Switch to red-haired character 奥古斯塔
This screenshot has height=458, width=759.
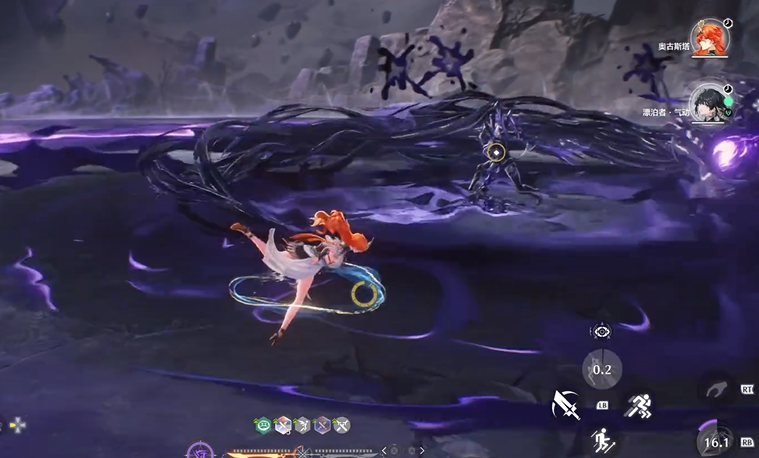(x=709, y=39)
